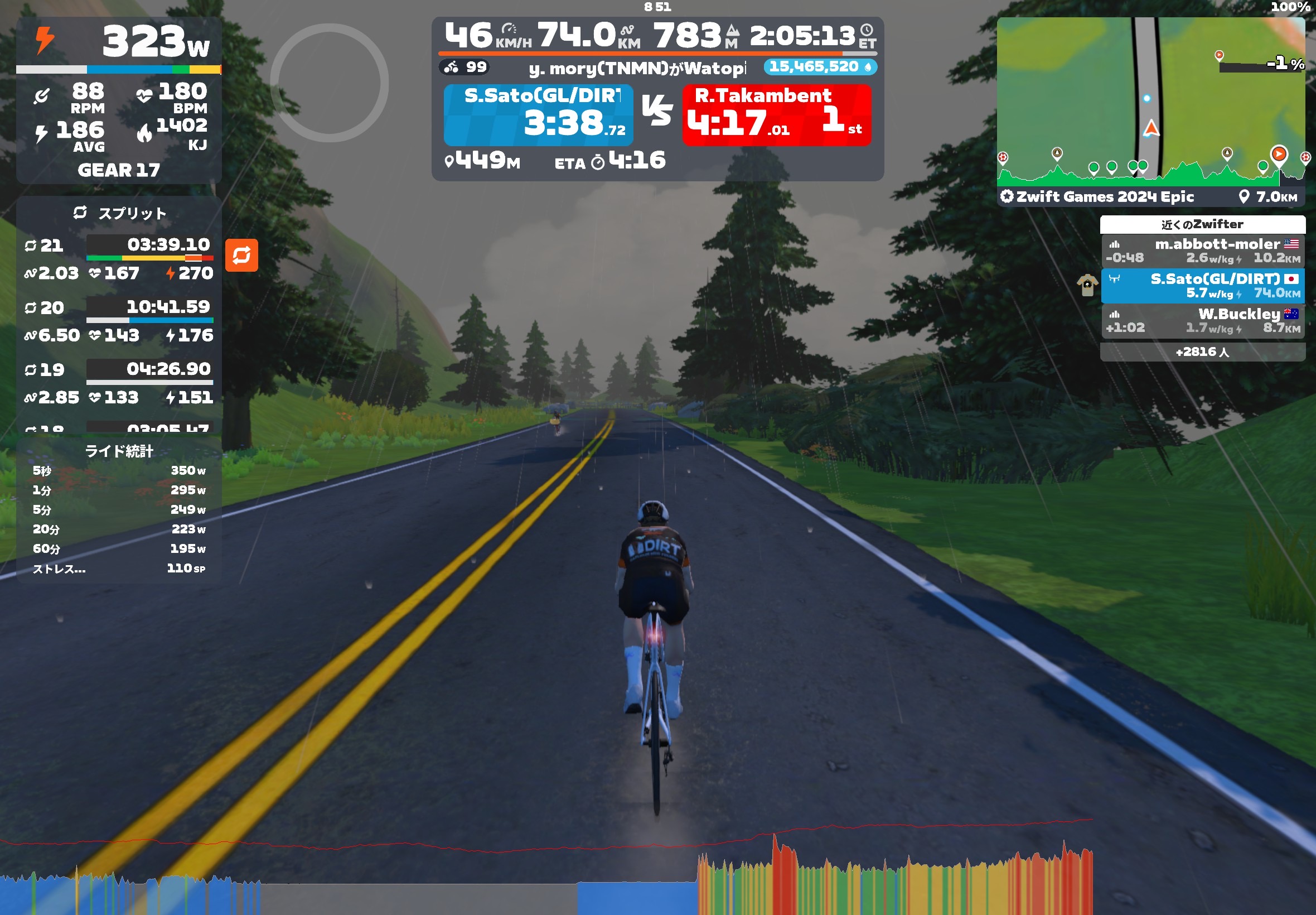Click the empty power-up ring

tap(330, 83)
